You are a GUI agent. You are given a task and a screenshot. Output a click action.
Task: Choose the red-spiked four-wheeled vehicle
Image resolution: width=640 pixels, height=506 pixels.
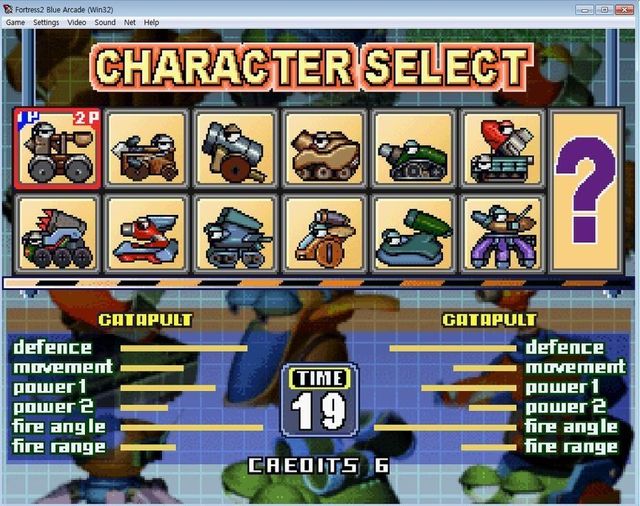coord(57,234)
